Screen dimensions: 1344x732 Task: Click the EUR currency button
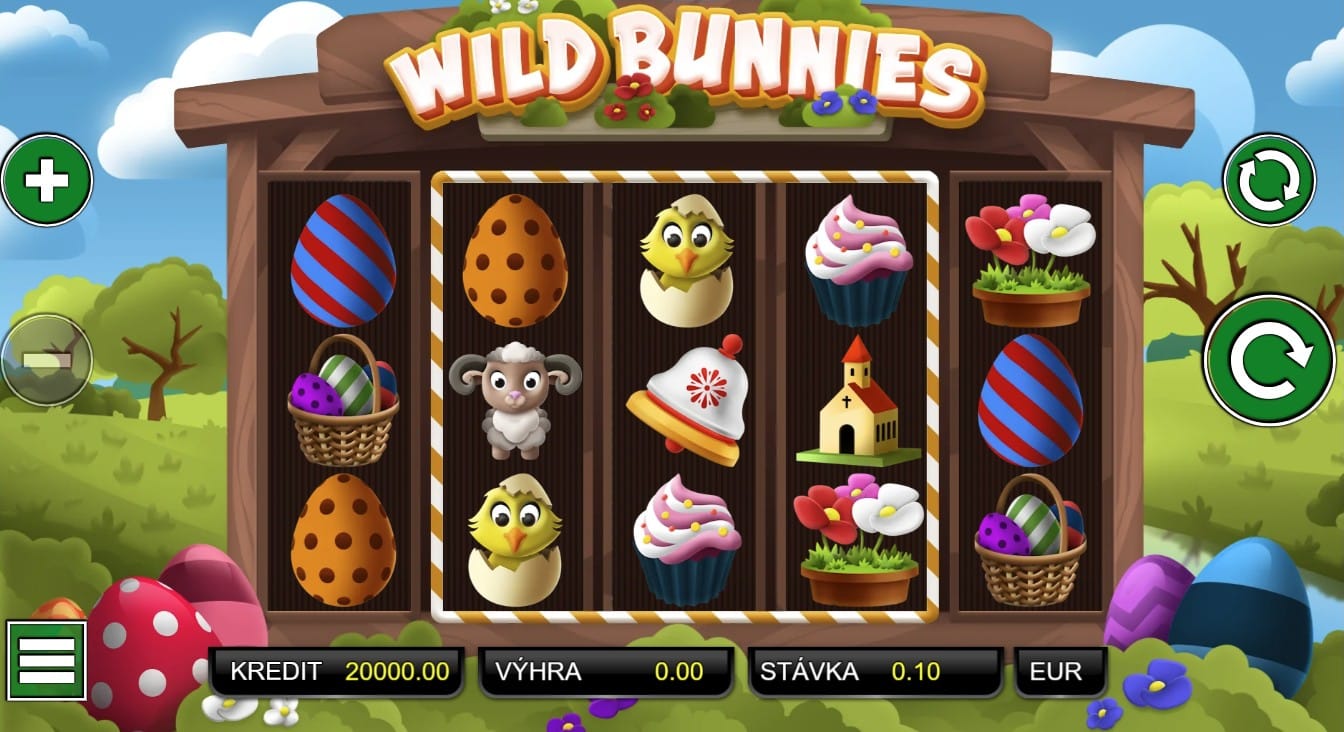coord(1060,672)
